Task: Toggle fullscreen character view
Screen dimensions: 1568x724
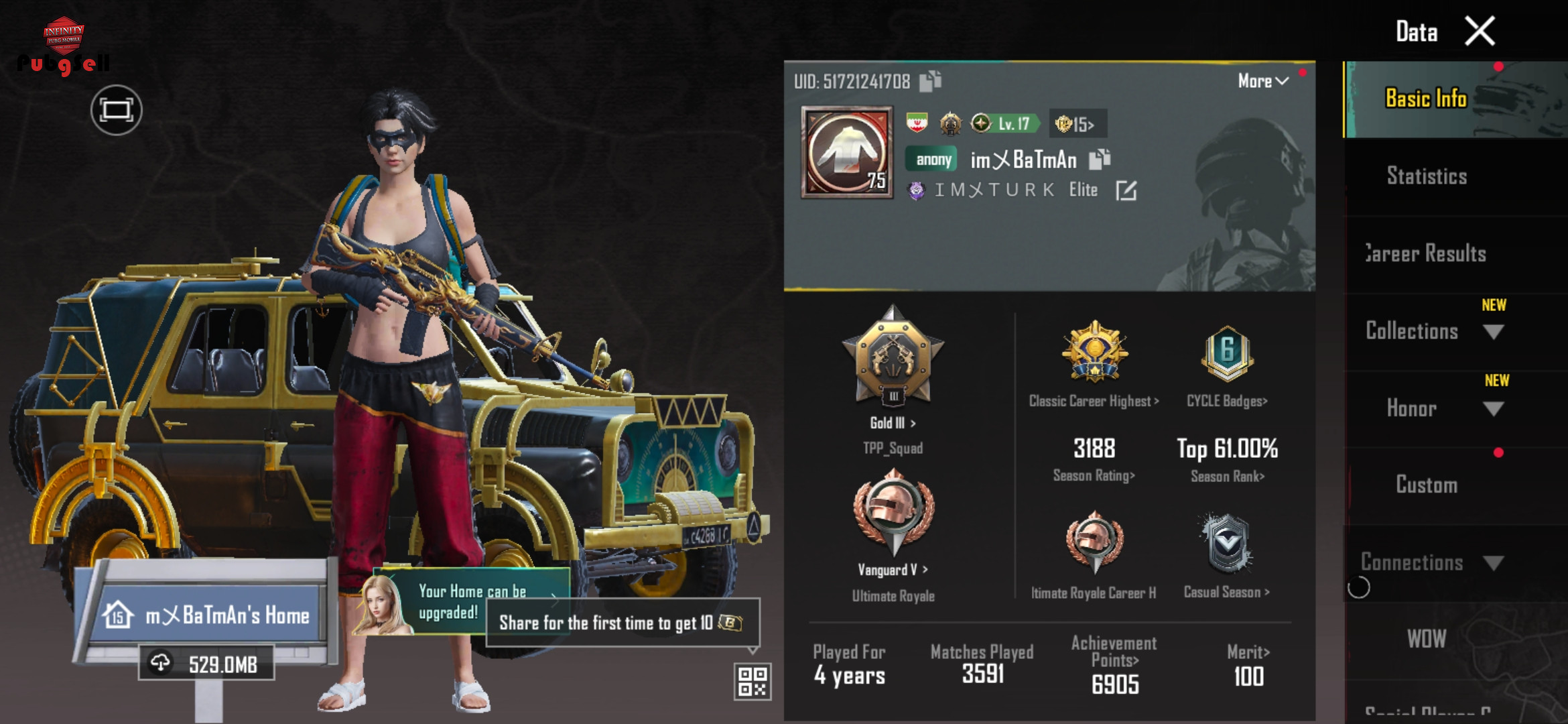Action: coord(117,110)
